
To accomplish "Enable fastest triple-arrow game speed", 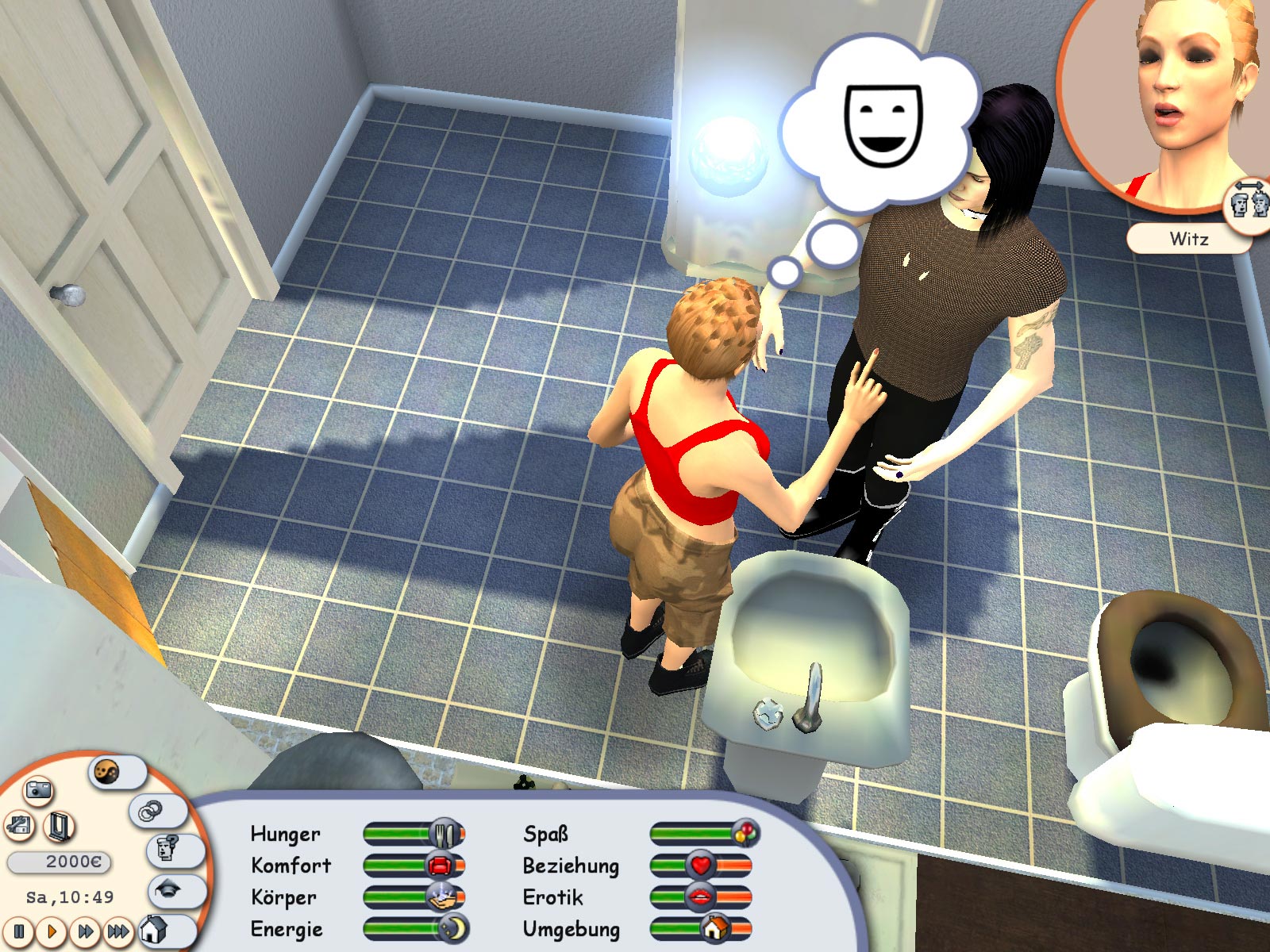I will 117,933.
